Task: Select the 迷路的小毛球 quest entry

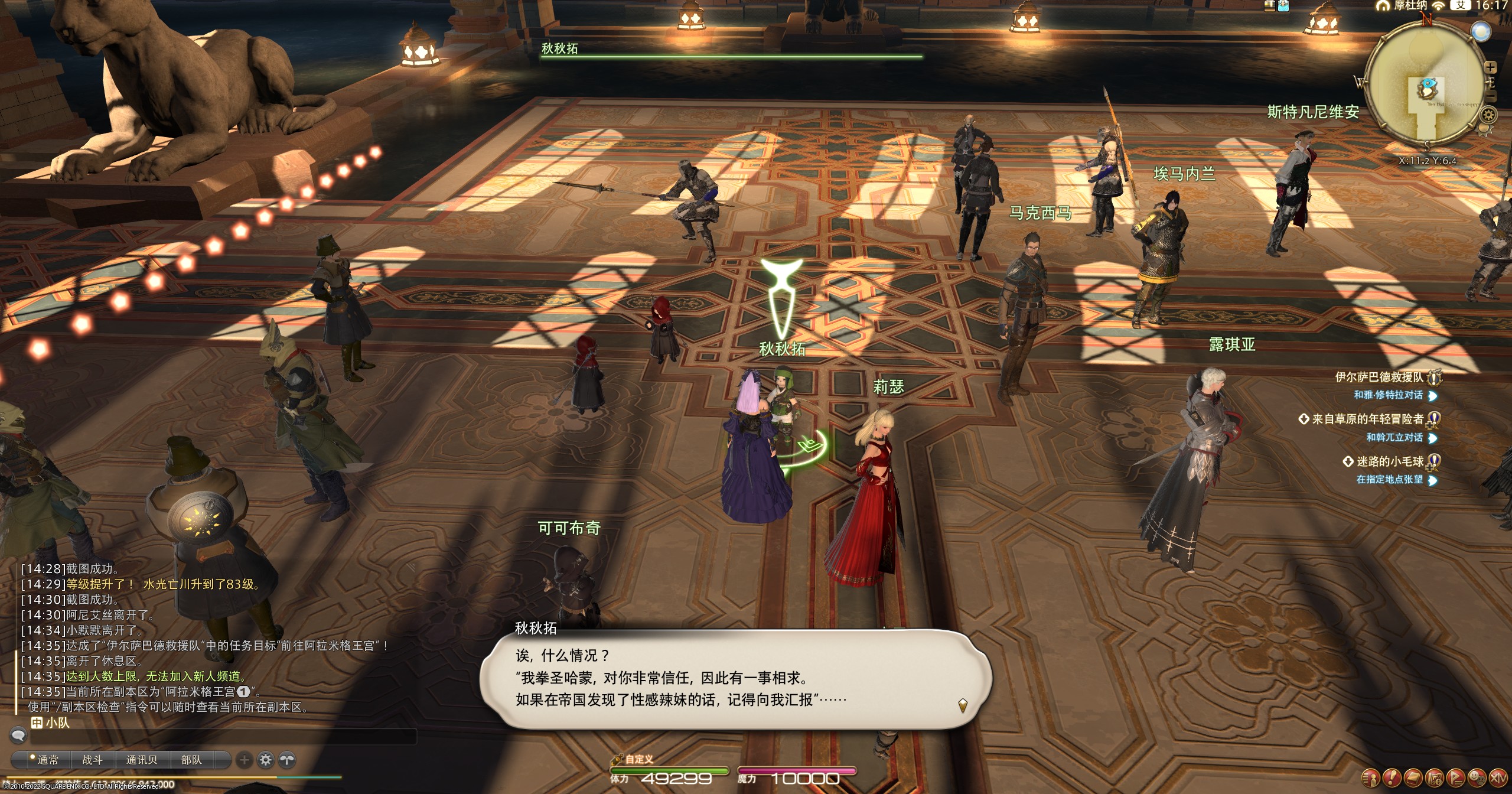Action: [1389, 461]
